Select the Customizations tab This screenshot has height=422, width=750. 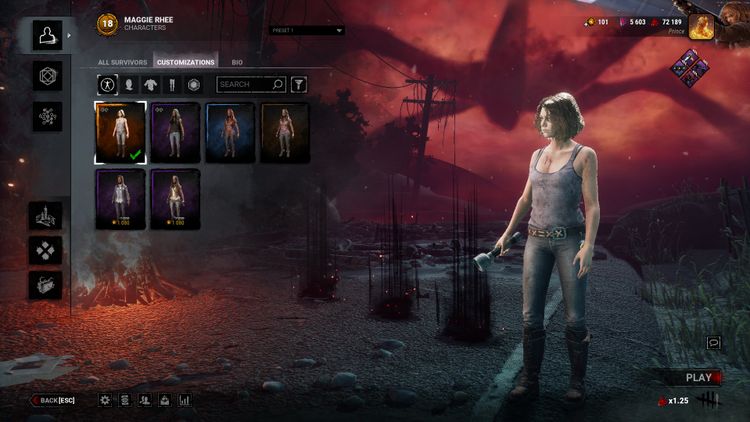click(x=185, y=62)
